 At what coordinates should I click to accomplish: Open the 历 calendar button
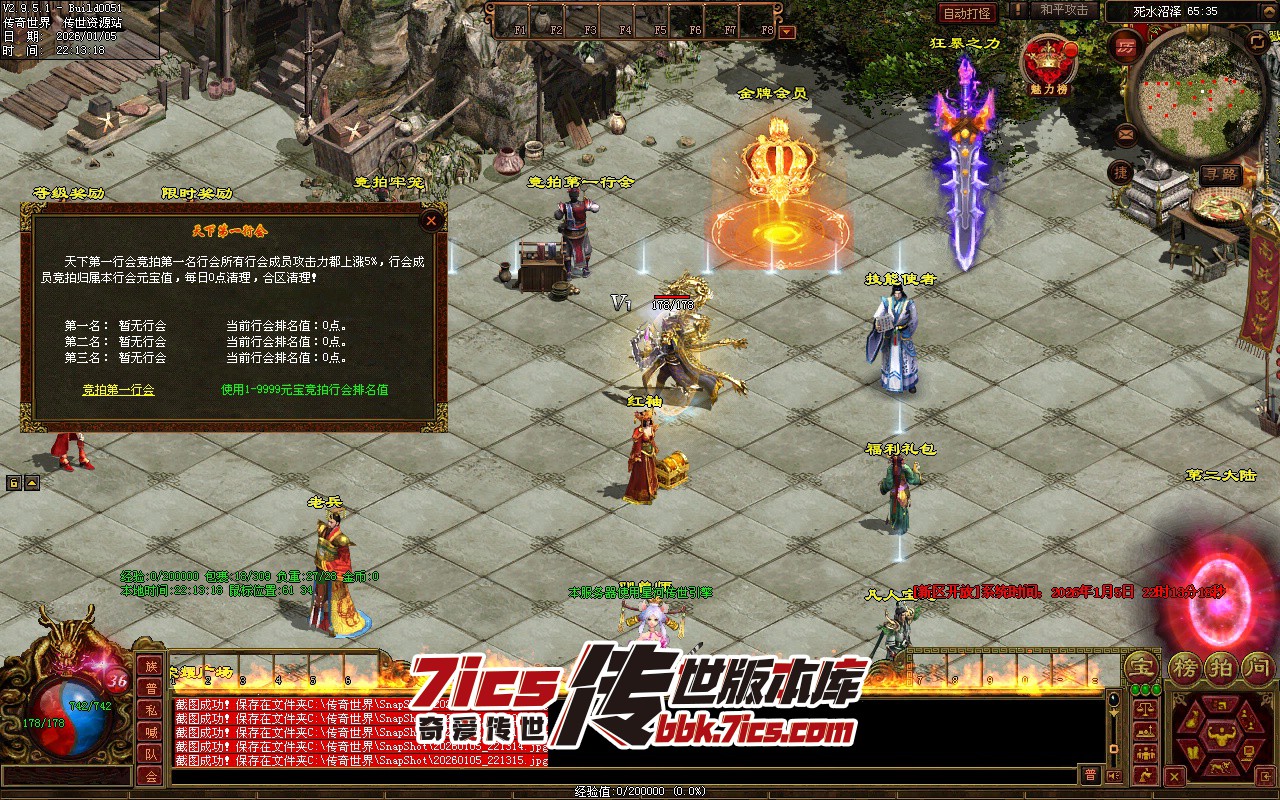click(x=1127, y=47)
